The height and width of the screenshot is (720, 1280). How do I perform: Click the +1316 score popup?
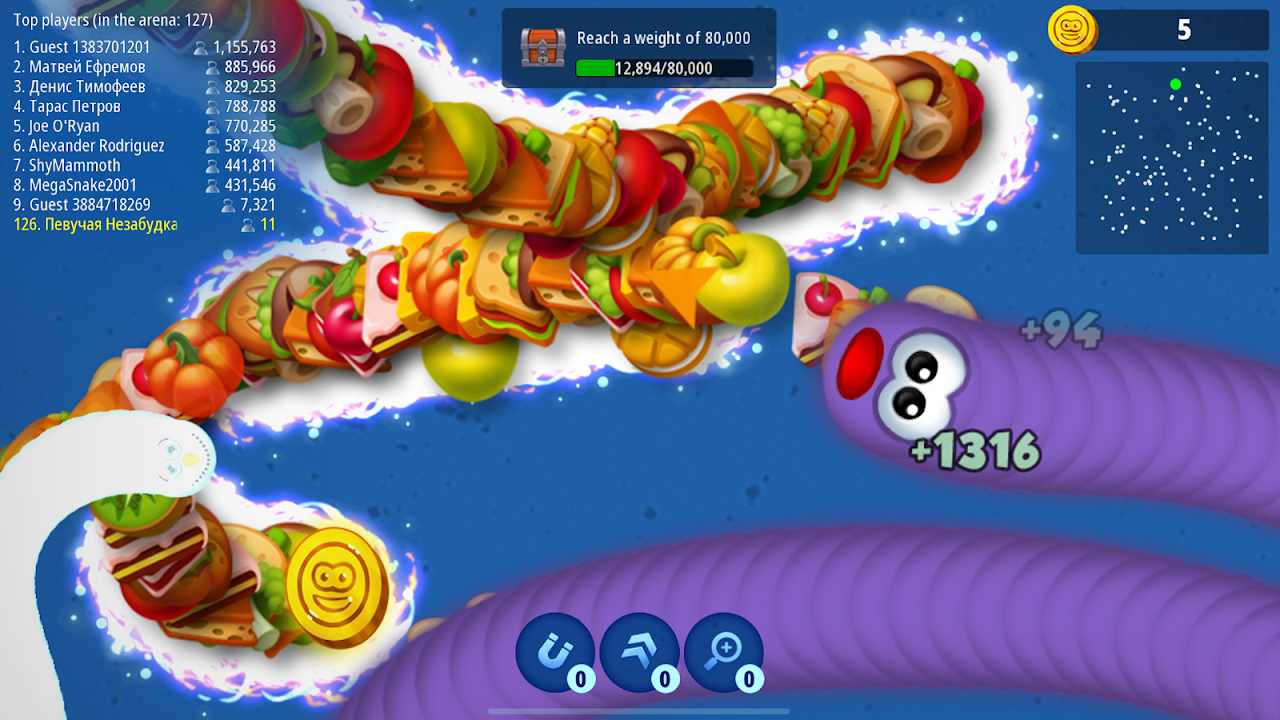click(974, 450)
